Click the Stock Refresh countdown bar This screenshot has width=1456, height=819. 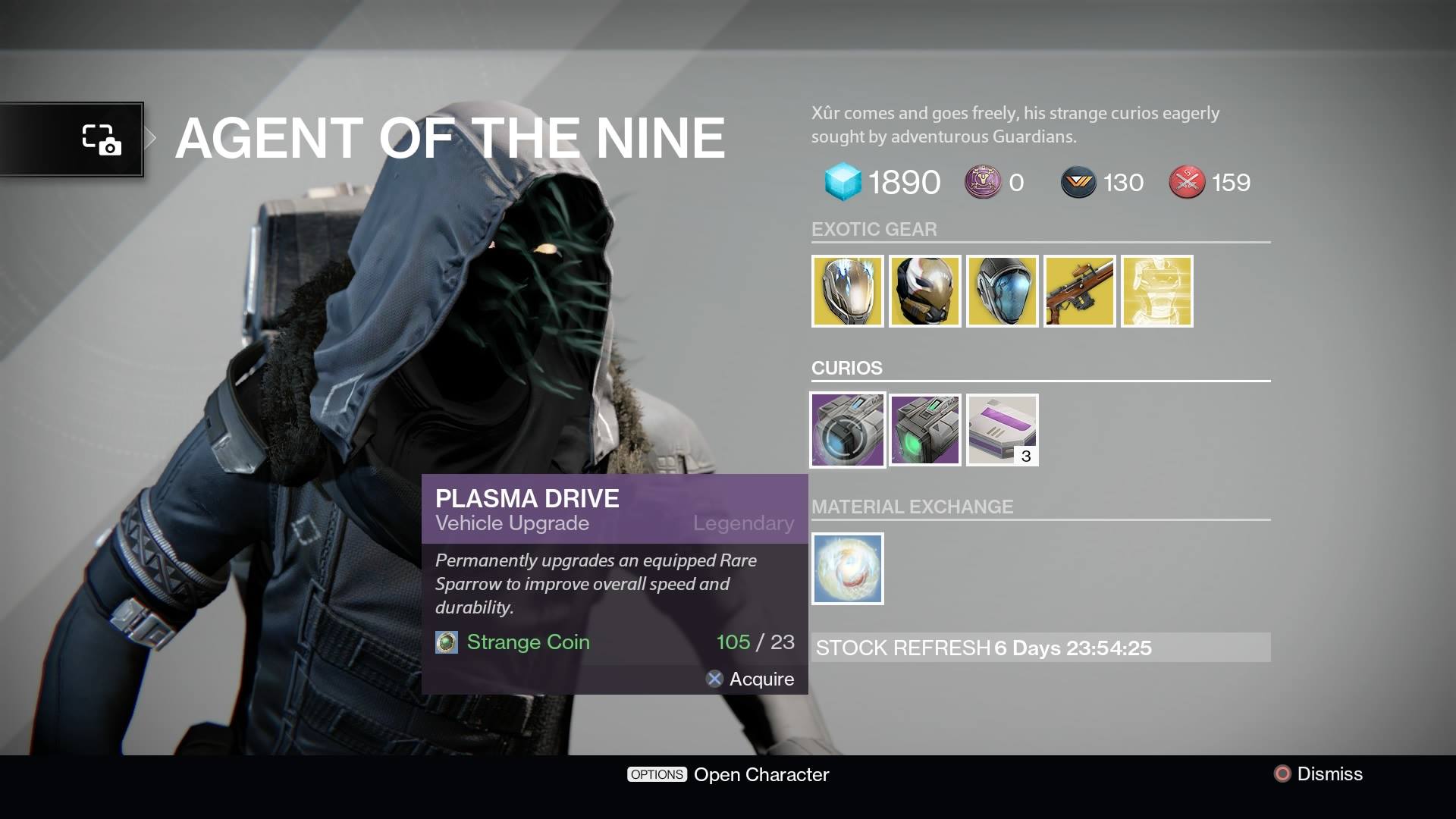1039,648
